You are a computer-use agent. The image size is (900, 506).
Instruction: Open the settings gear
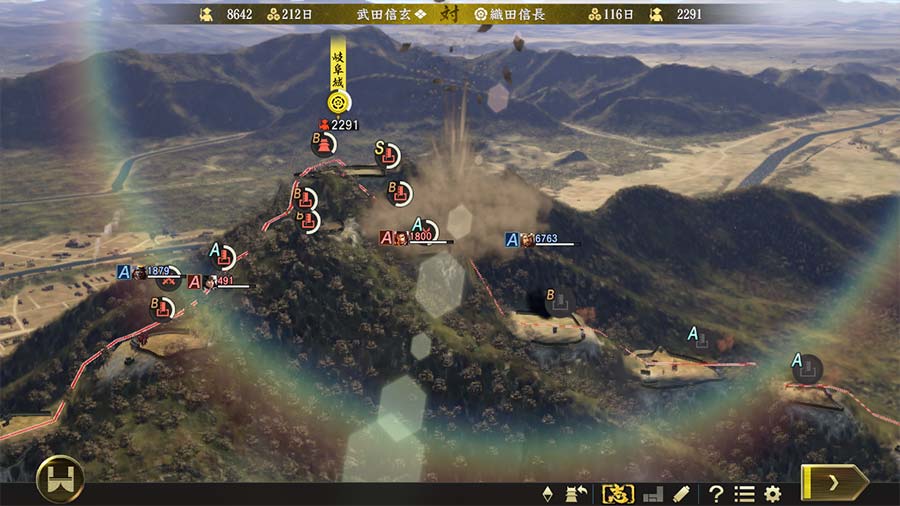[x=772, y=493]
